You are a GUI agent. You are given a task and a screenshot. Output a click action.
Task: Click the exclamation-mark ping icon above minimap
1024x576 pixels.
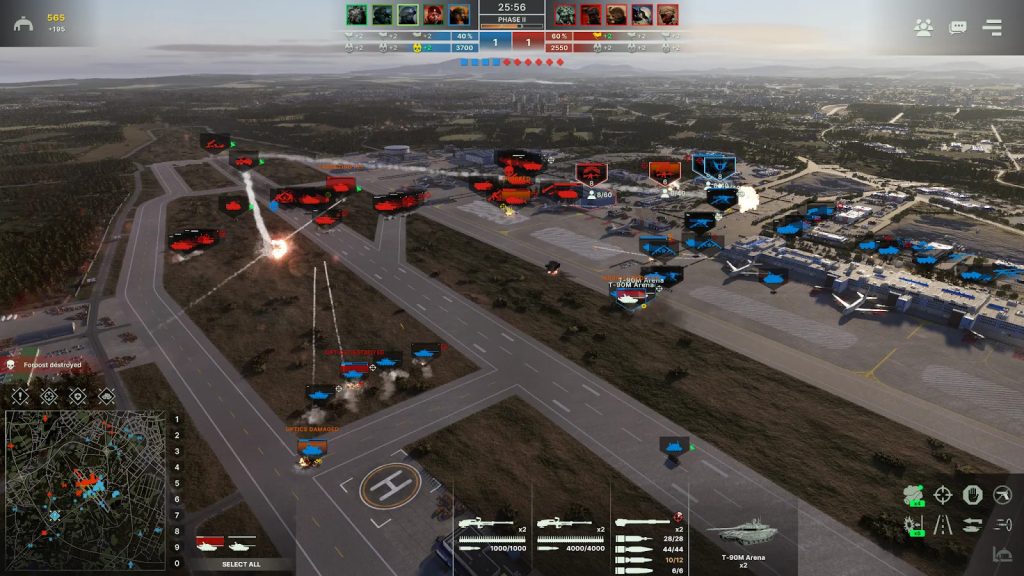point(20,397)
